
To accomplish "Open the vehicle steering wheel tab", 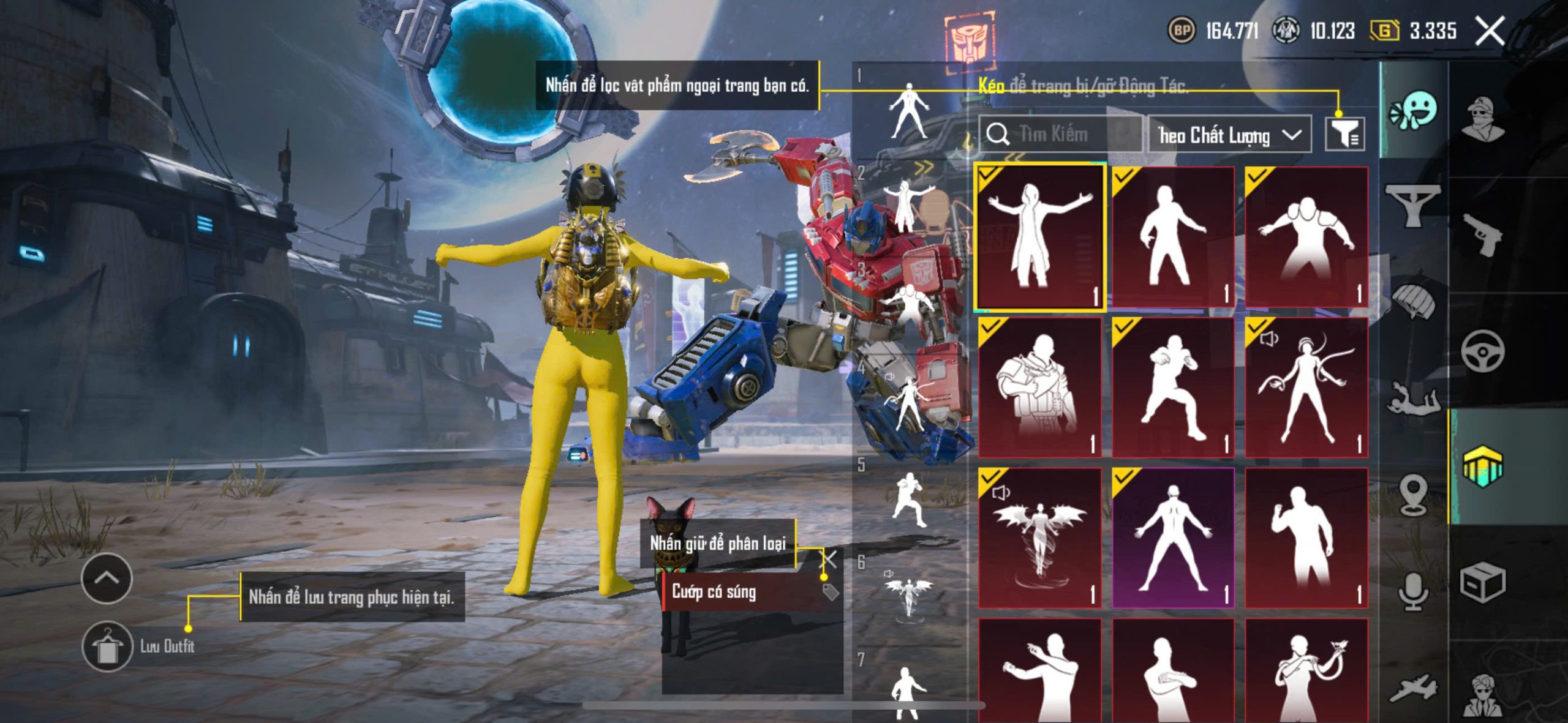I will pos(1482,351).
